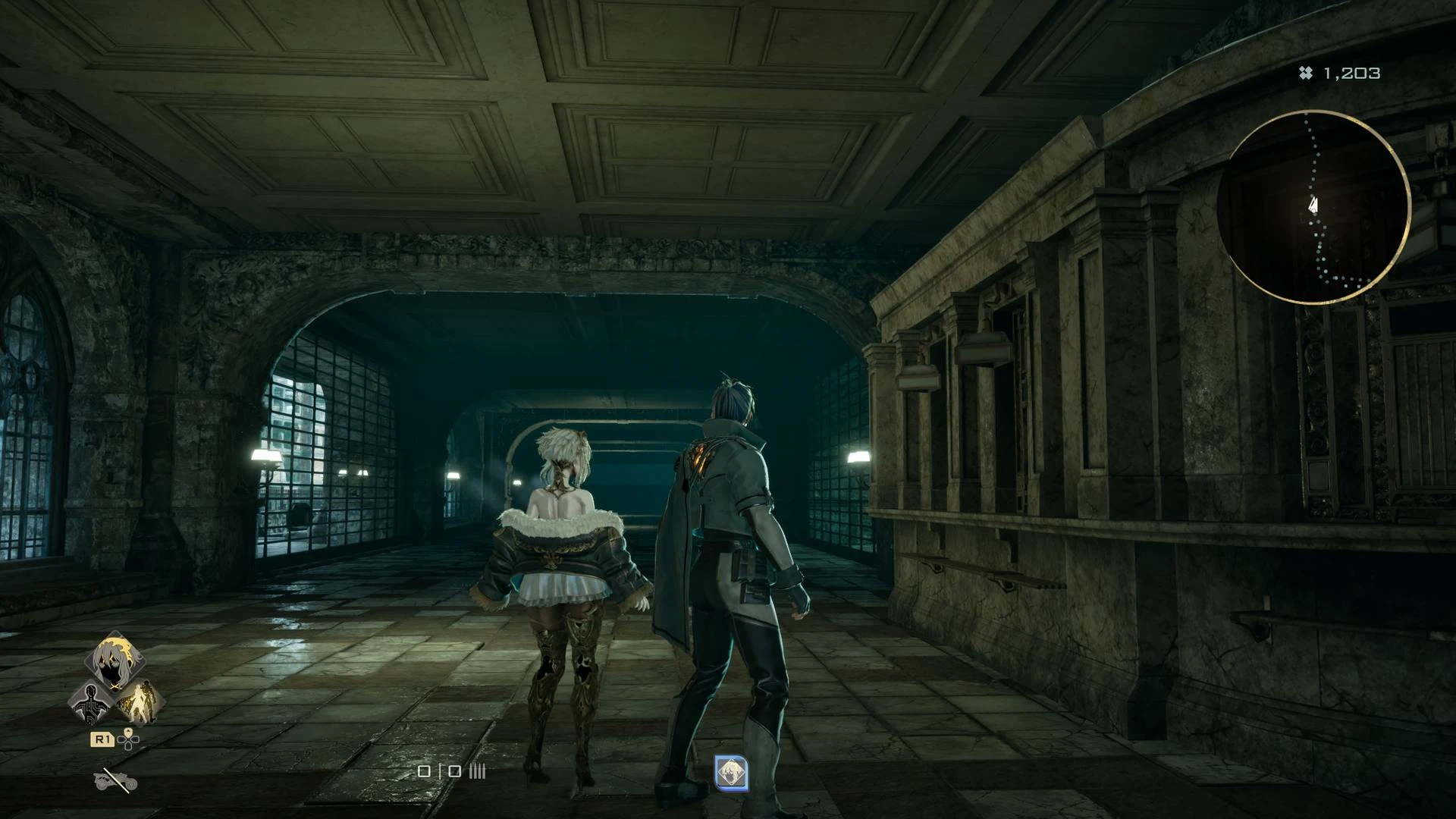Toggle the companion gift prompt indicator
The height and width of the screenshot is (819, 1456).
click(732, 773)
